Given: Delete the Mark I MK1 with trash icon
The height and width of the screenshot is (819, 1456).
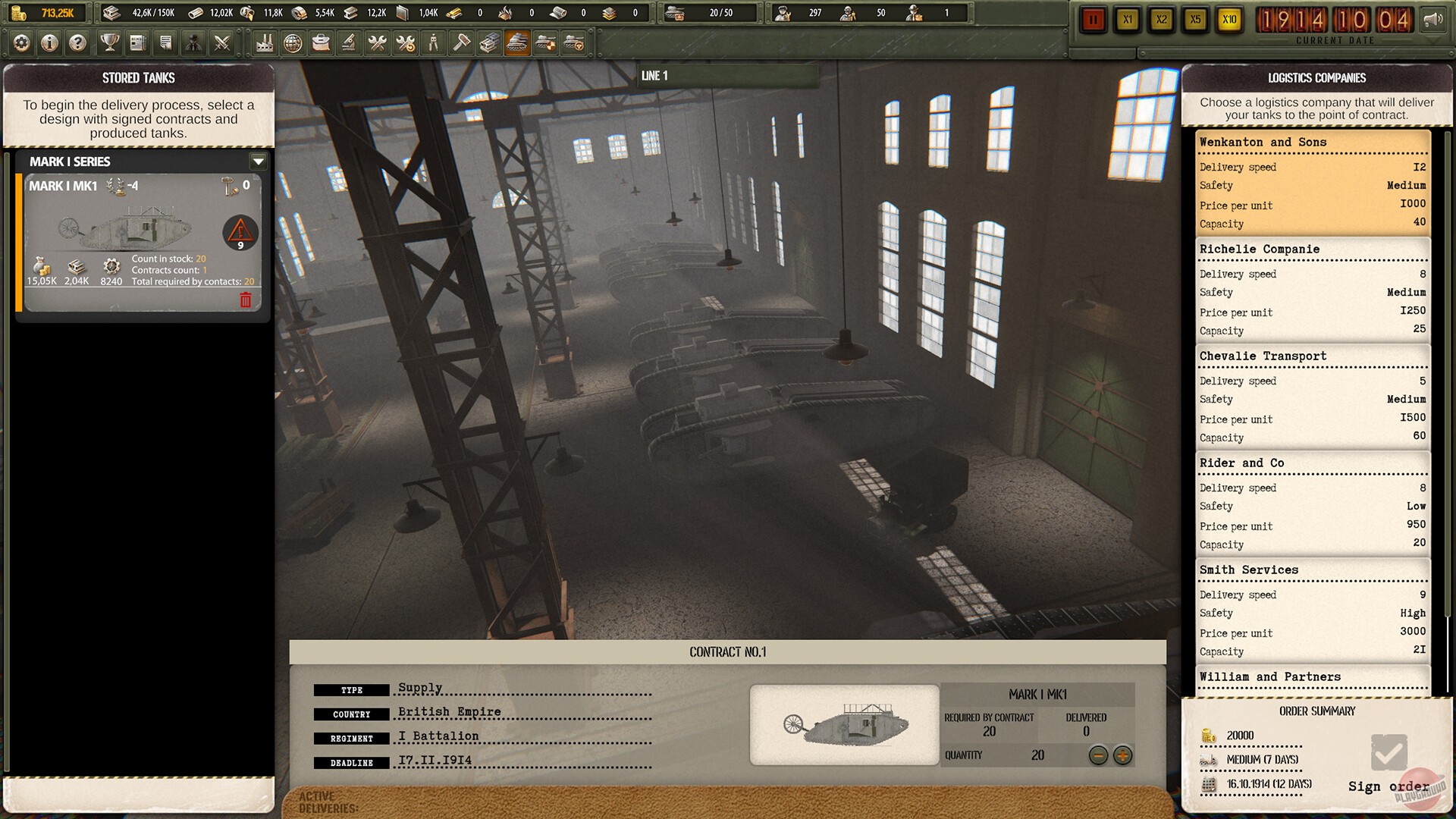Looking at the screenshot, I should click(x=245, y=301).
